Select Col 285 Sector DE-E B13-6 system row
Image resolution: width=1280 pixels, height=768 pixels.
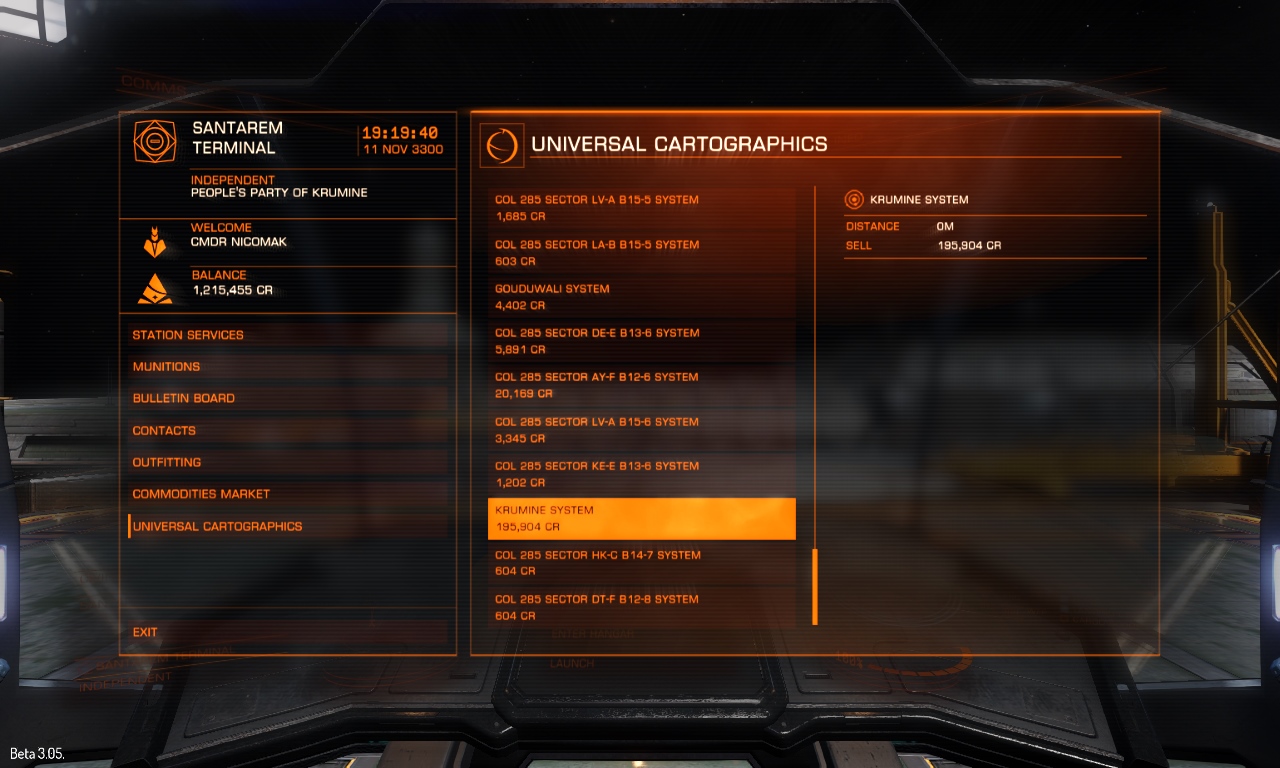point(641,341)
